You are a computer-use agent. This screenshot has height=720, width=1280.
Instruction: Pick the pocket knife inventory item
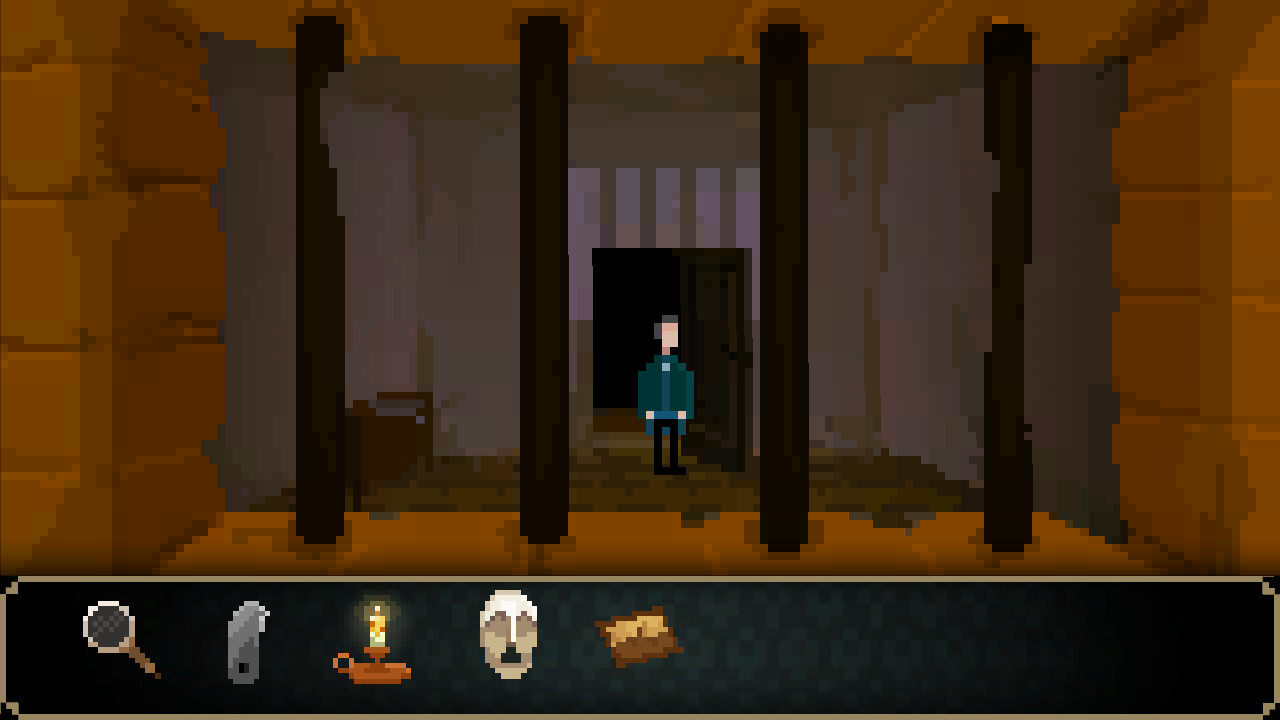tap(245, 645)
